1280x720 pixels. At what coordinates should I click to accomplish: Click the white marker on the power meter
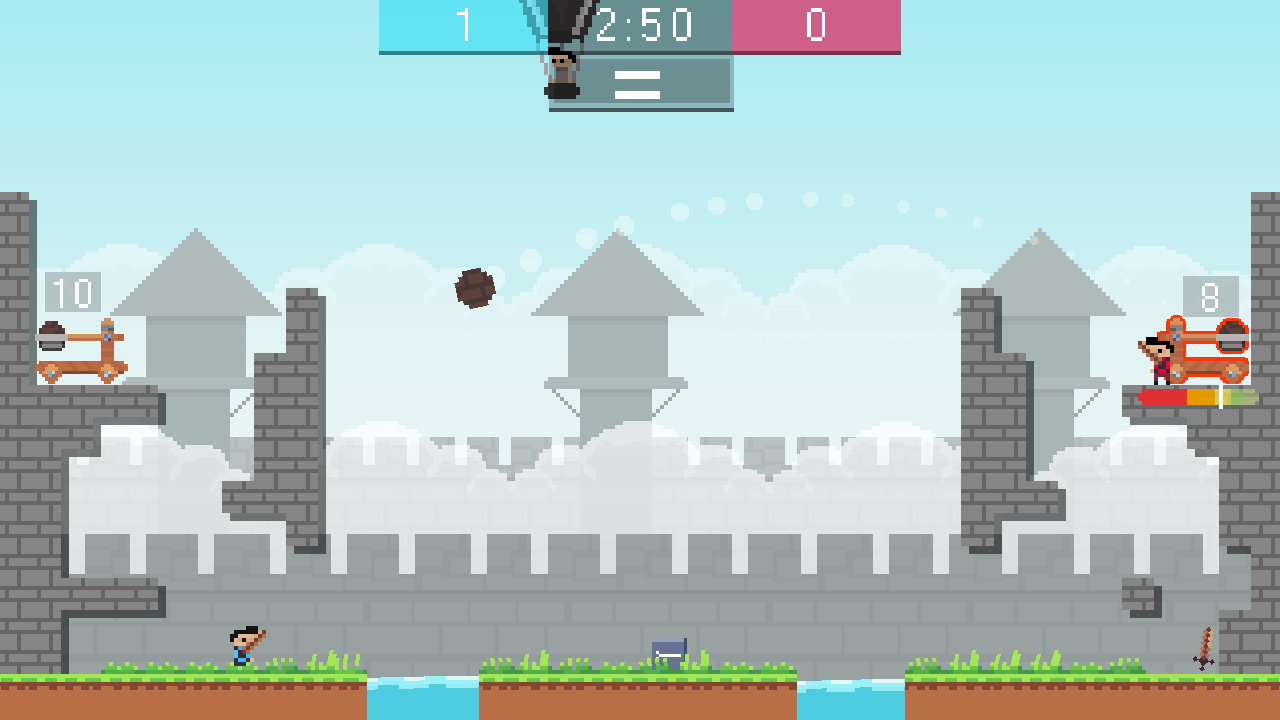1221,397
